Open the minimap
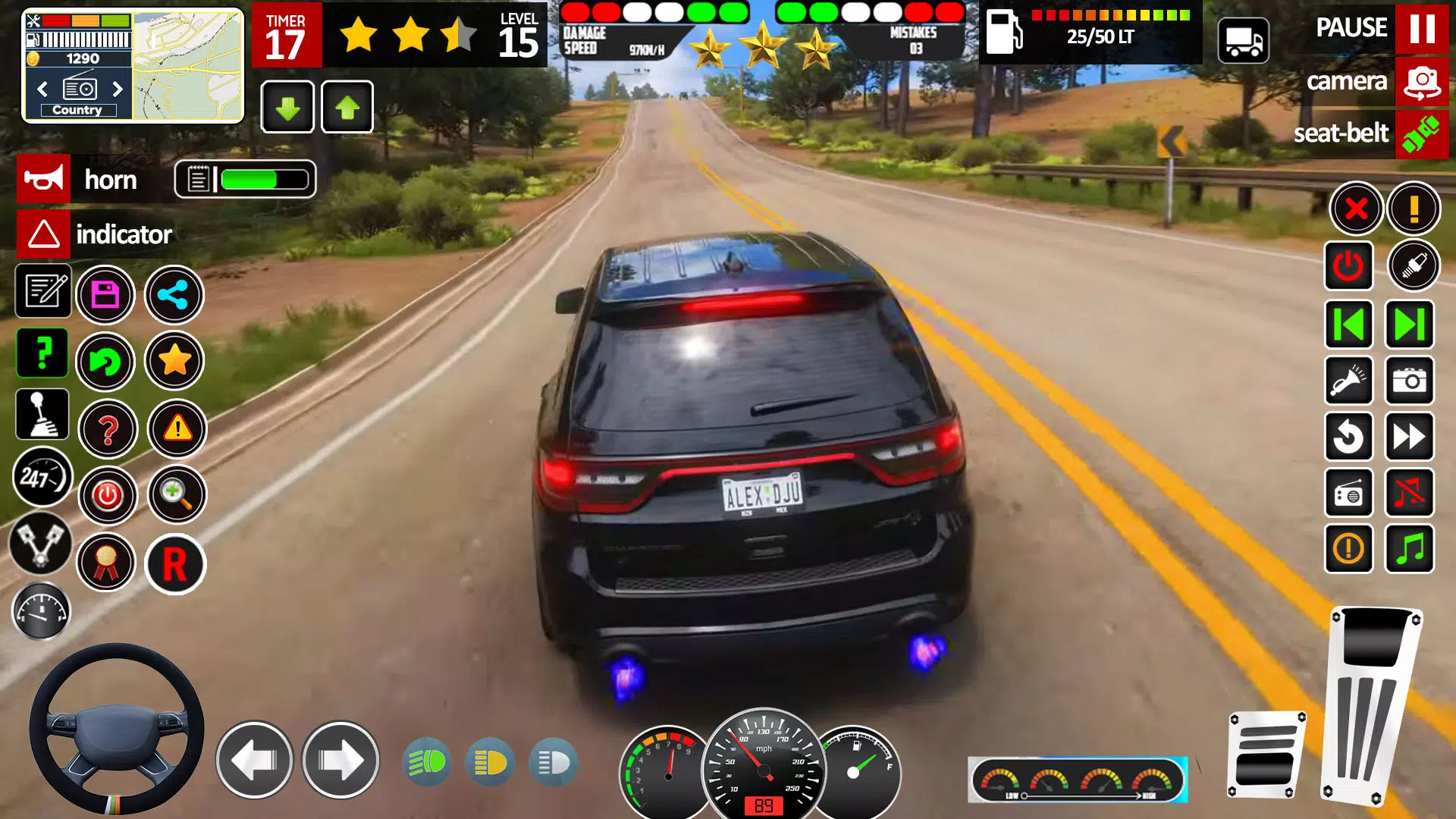Image resolution: width=1456 pixels, height=819 pixels. point(188,66)
